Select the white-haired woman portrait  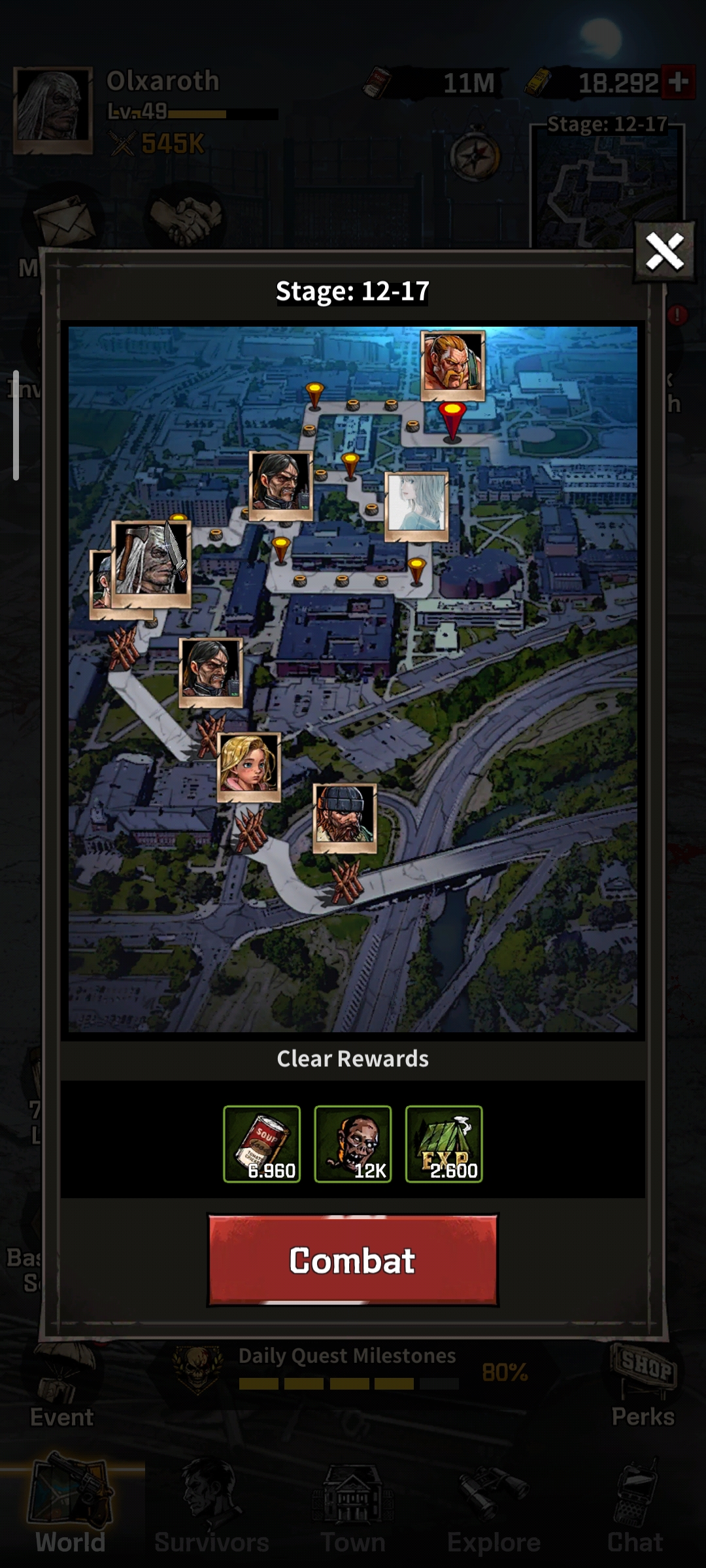click(416, 506)
